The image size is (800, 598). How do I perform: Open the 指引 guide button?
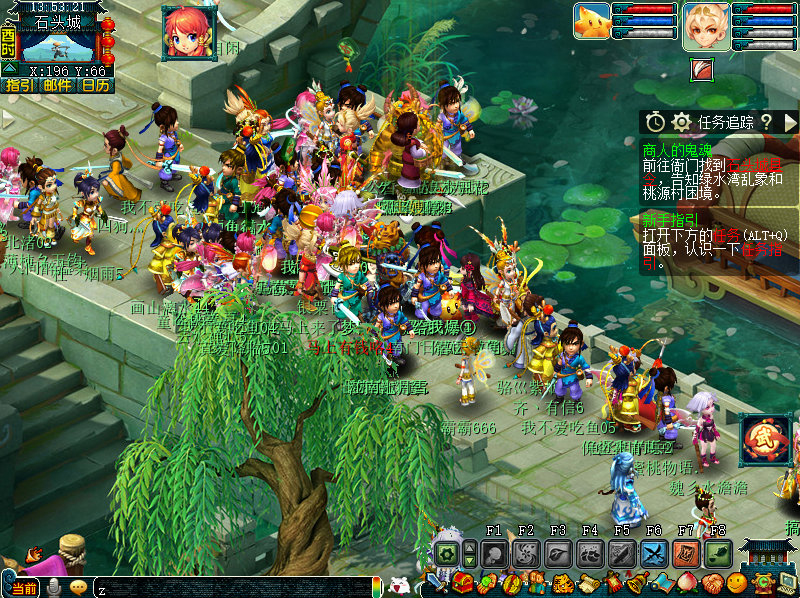pyautogui.click(x=18, y=86)
